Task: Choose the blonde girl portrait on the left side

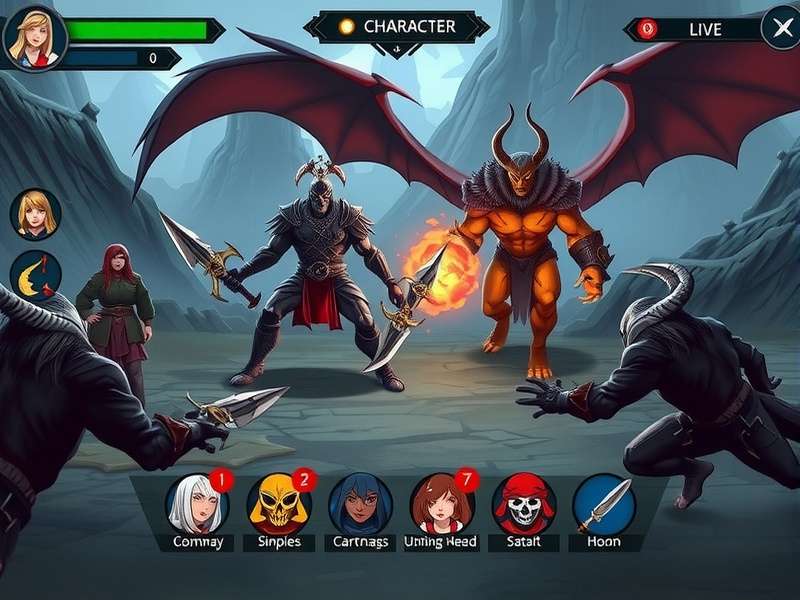Action: point(36,214)
